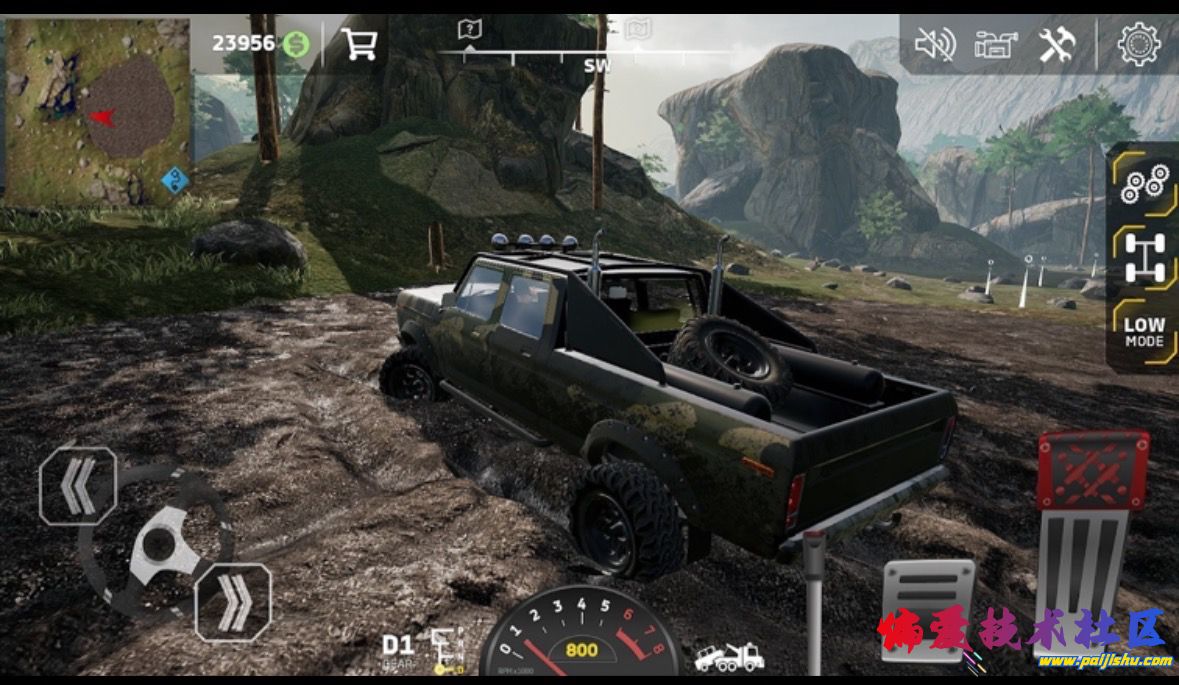This screenshot has width=1179, height=685.
Task: Steer right with the right arrow button
Action: pyautogui.click(x=233, y=602)
